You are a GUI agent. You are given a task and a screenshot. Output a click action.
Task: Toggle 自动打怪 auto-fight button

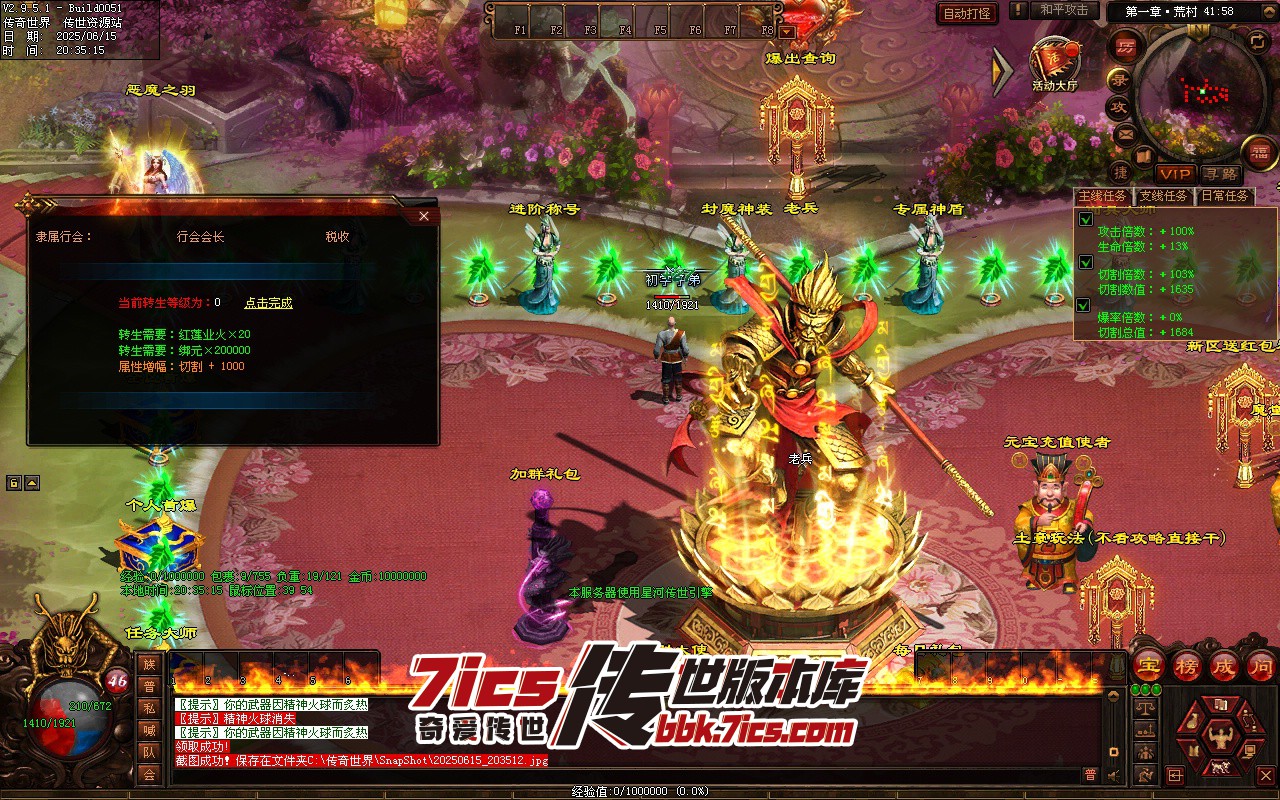click(x=968, y=13)
